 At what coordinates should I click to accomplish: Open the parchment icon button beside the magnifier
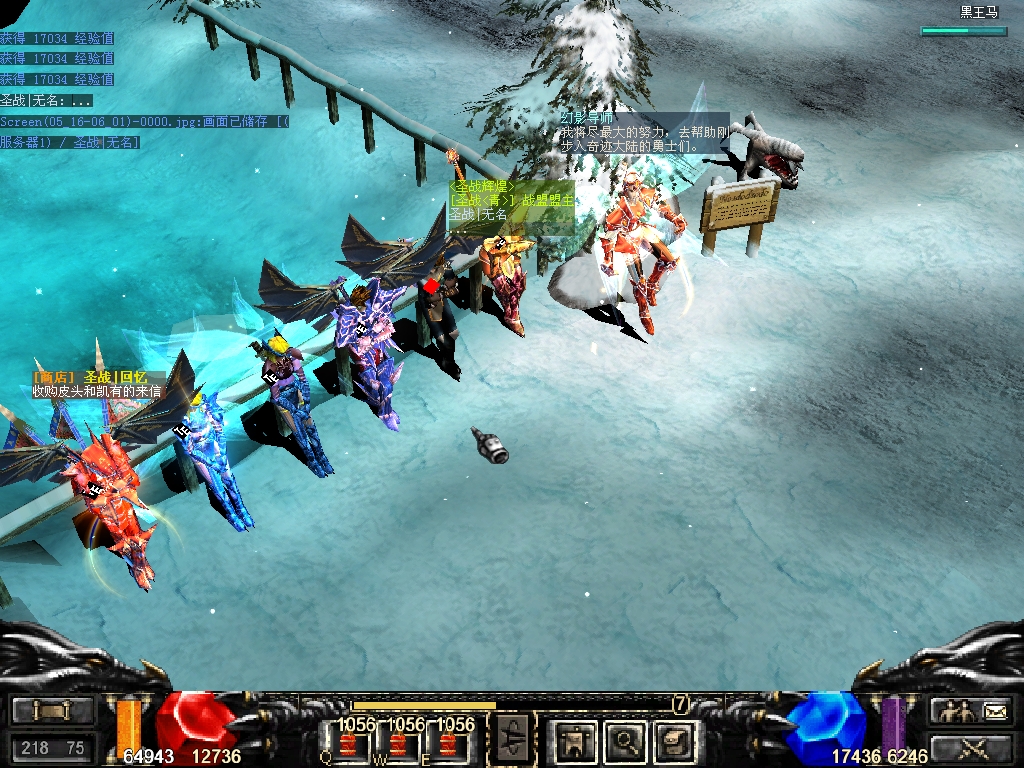pyautogui.click(x=674, y=742)
